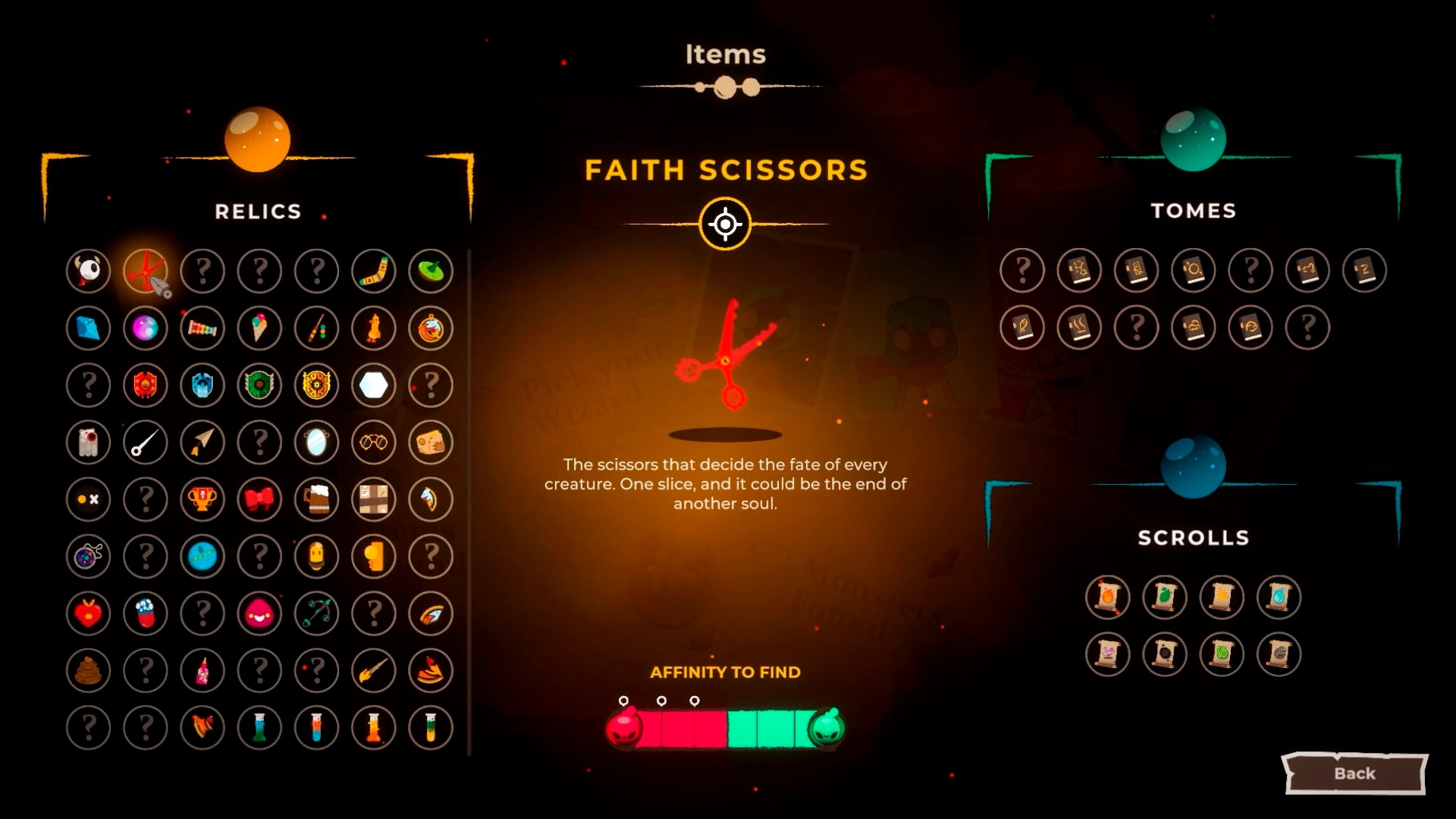This screenshot has height=819, width=1456.
Task: Select the white hexagon relic
Action: click(x=374, y=385)
